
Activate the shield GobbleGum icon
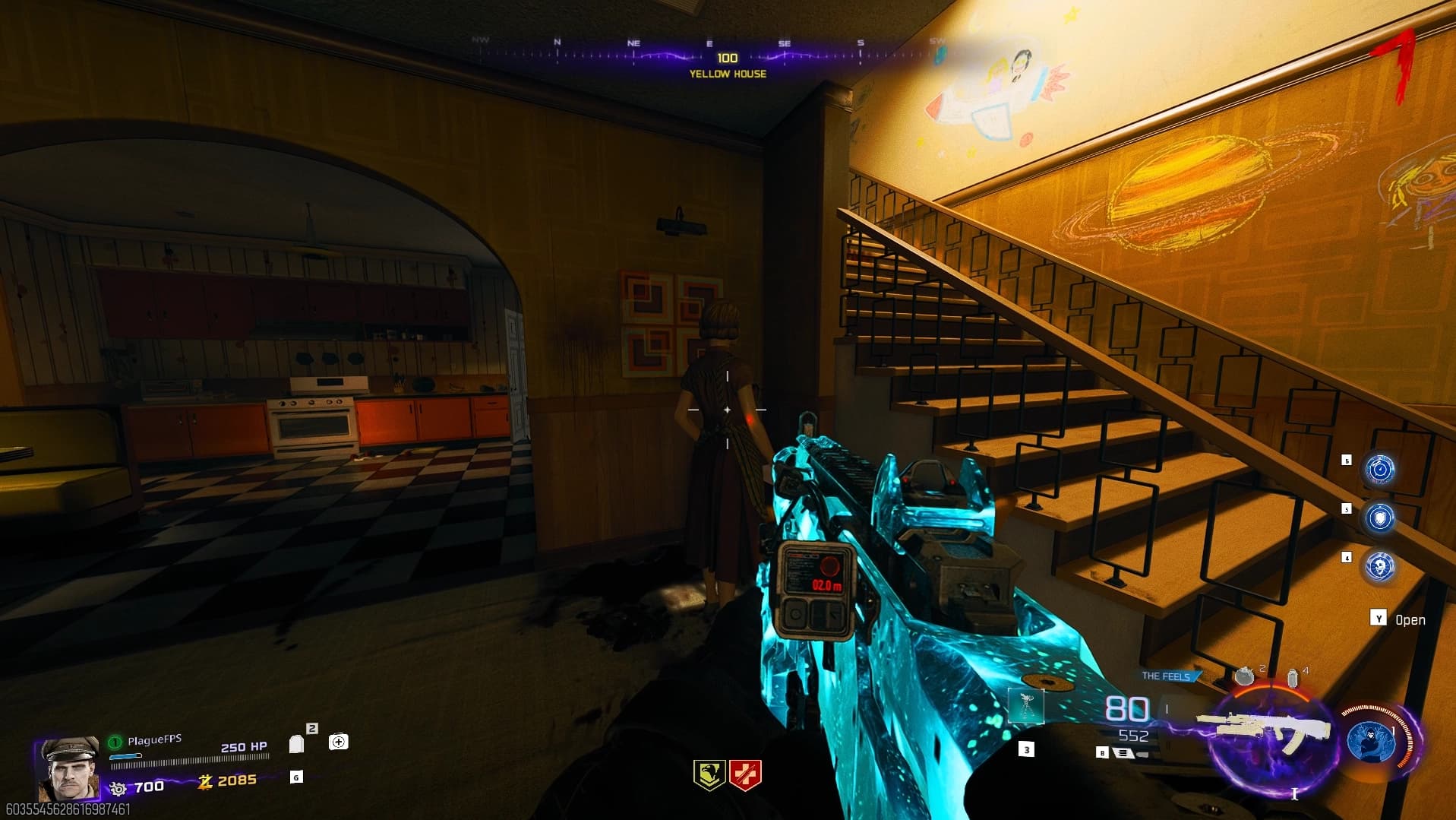[1379, 518]
